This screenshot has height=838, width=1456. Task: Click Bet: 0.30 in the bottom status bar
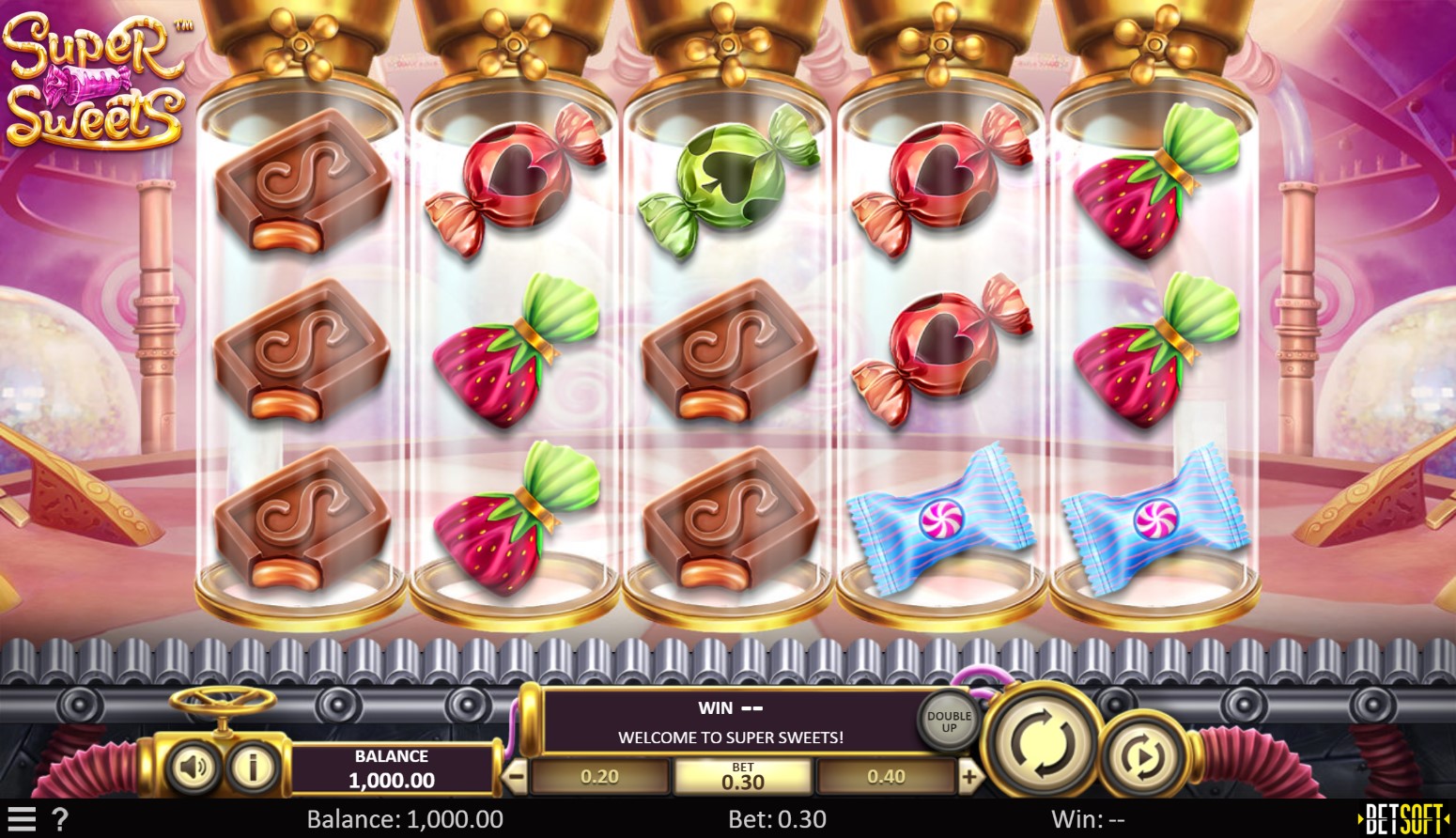pyautogui.click(x=776, y=816)
